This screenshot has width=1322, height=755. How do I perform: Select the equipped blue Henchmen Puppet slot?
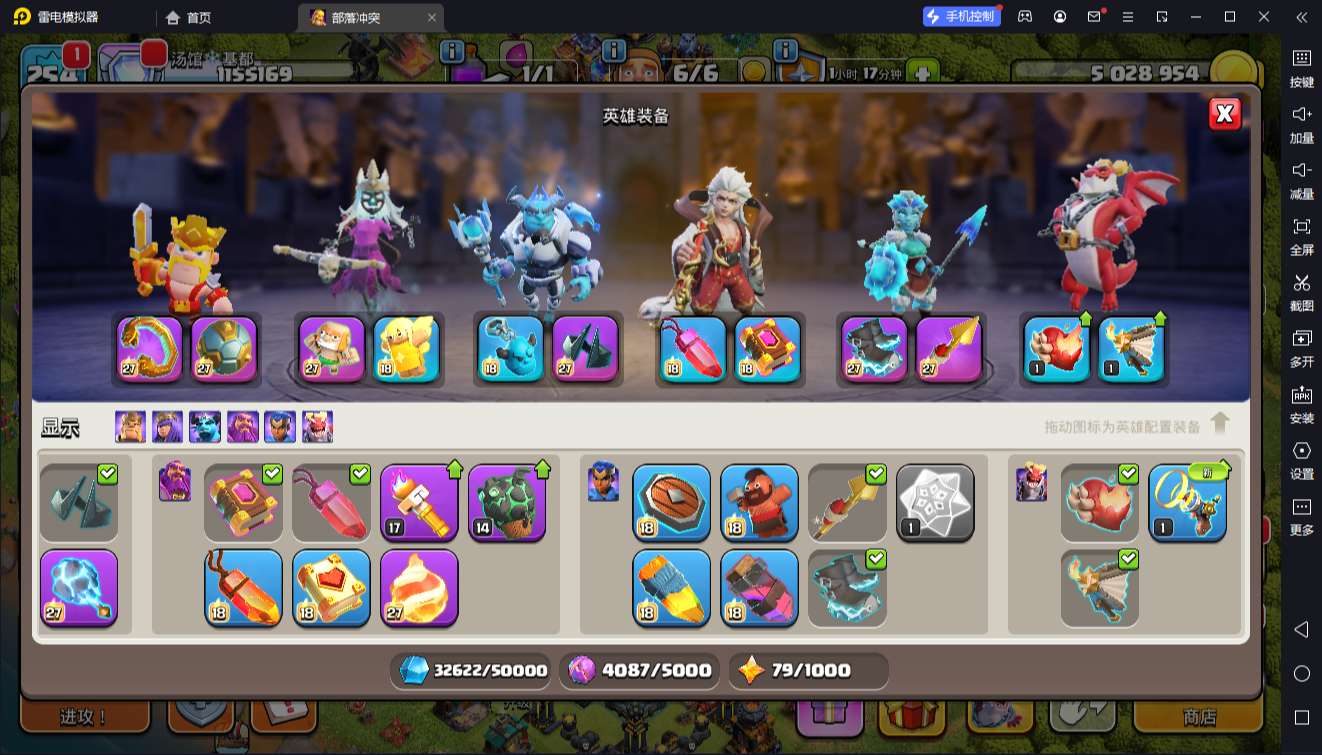tap(510, 349)
